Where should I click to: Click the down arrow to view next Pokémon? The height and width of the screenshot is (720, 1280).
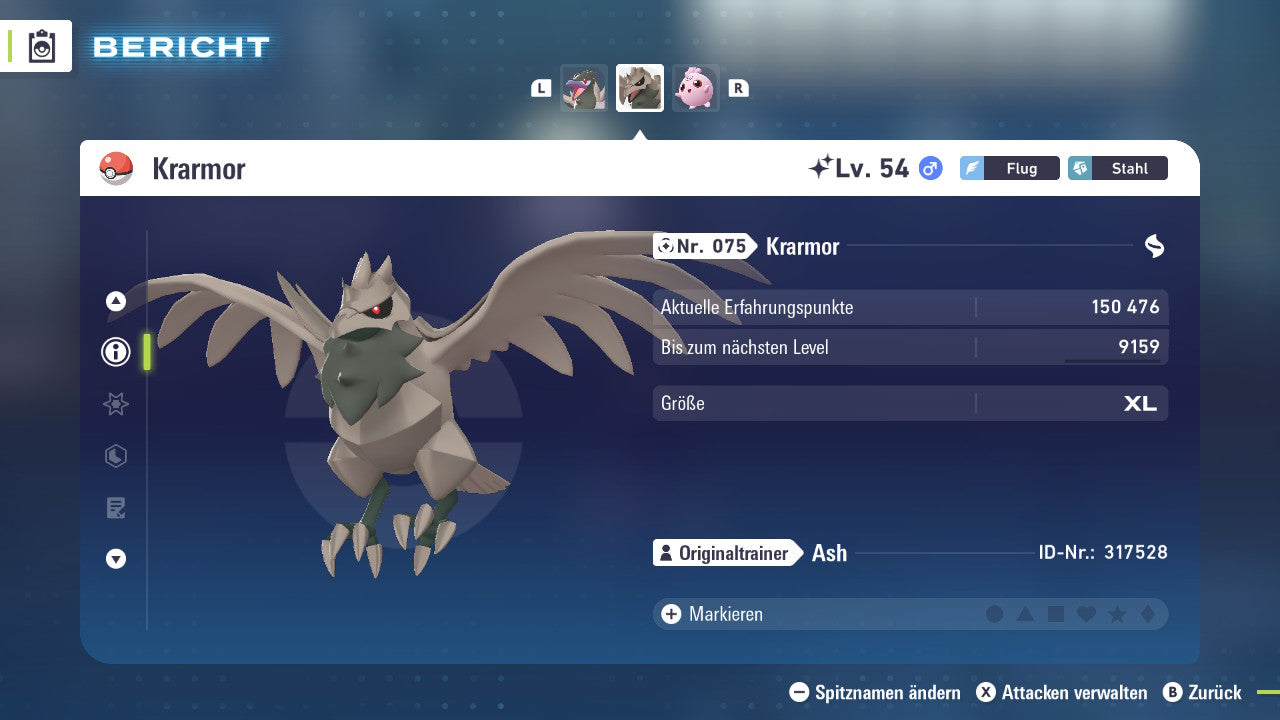pyautogui.click(x=115, y=559)
